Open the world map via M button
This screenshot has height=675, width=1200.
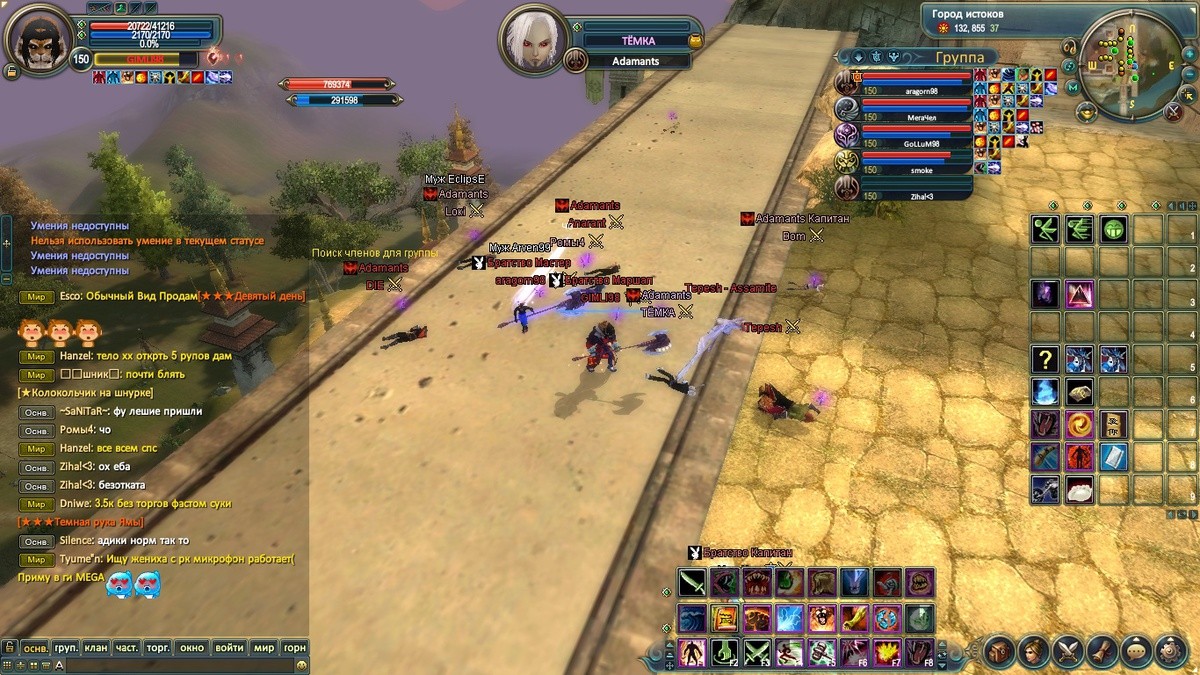tap(1073, 87)
